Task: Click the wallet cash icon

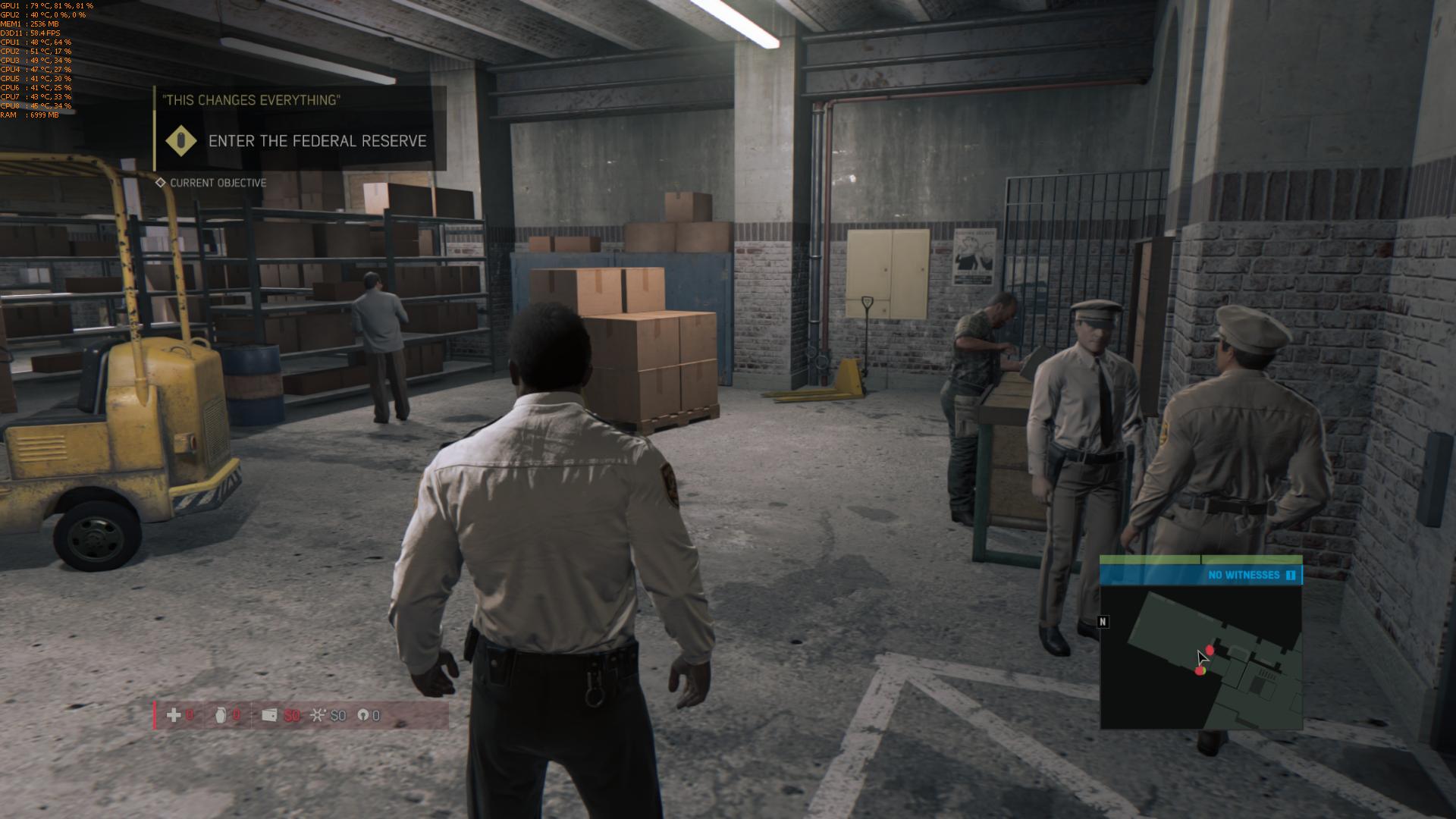Action: pyautogui.click(x=269, y=715)
